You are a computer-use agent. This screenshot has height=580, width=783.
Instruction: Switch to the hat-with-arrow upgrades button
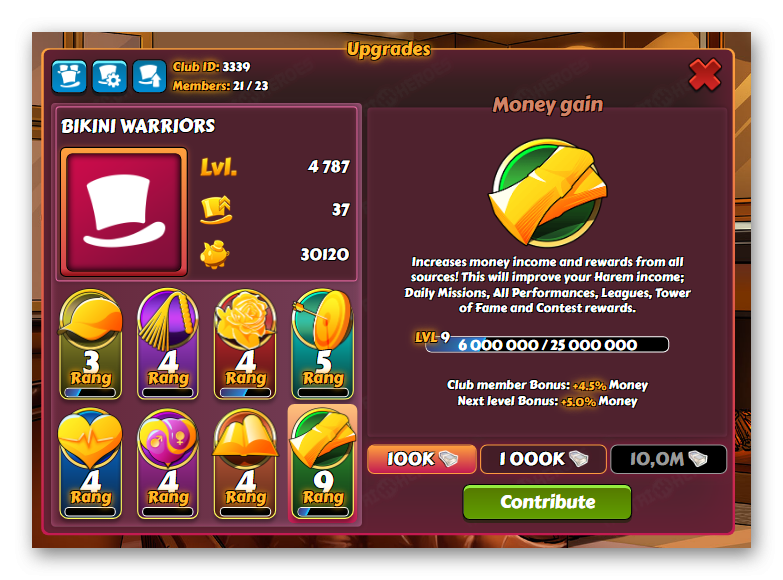149,76
